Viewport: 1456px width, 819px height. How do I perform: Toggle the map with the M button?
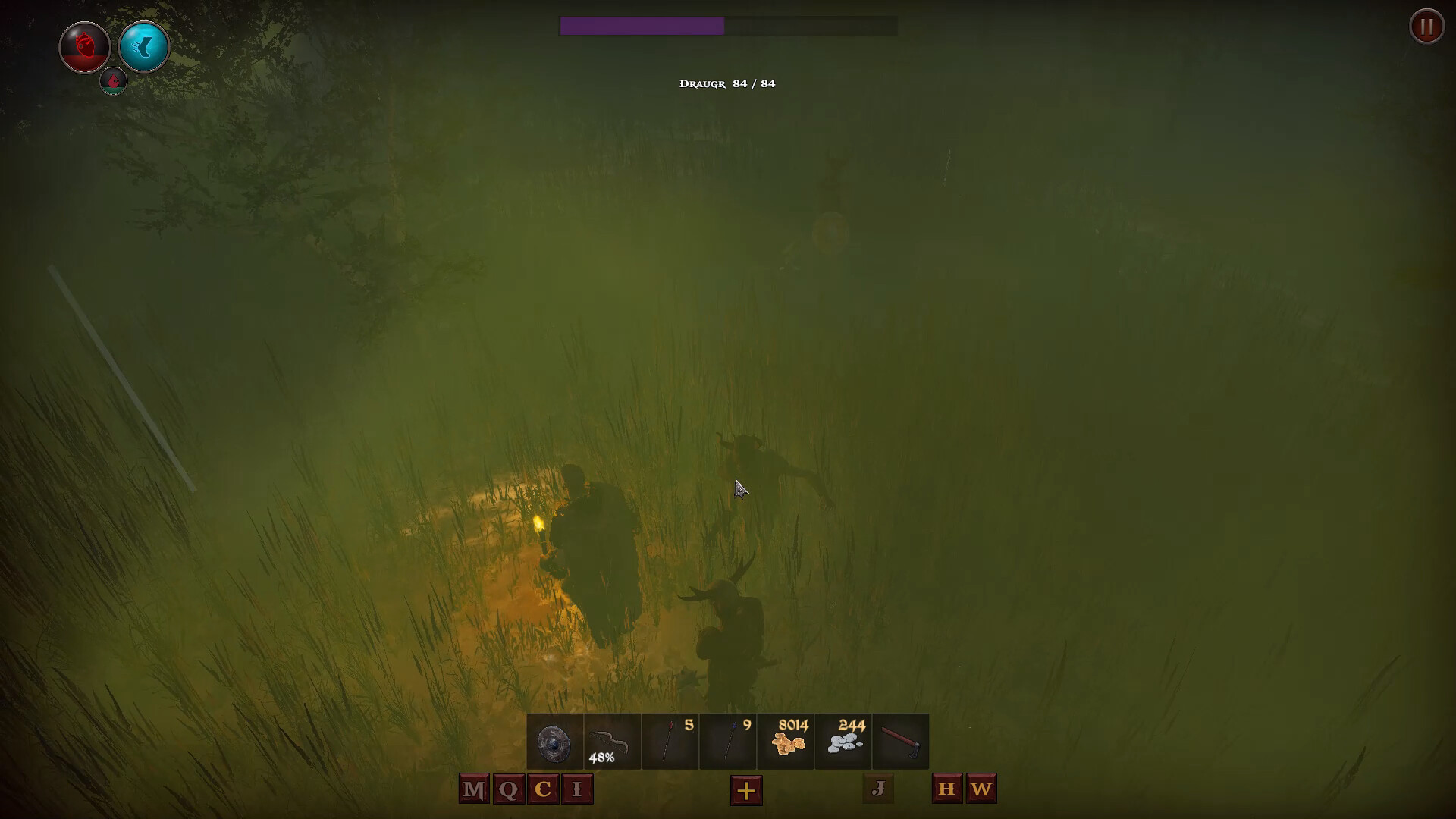[473, 789]
